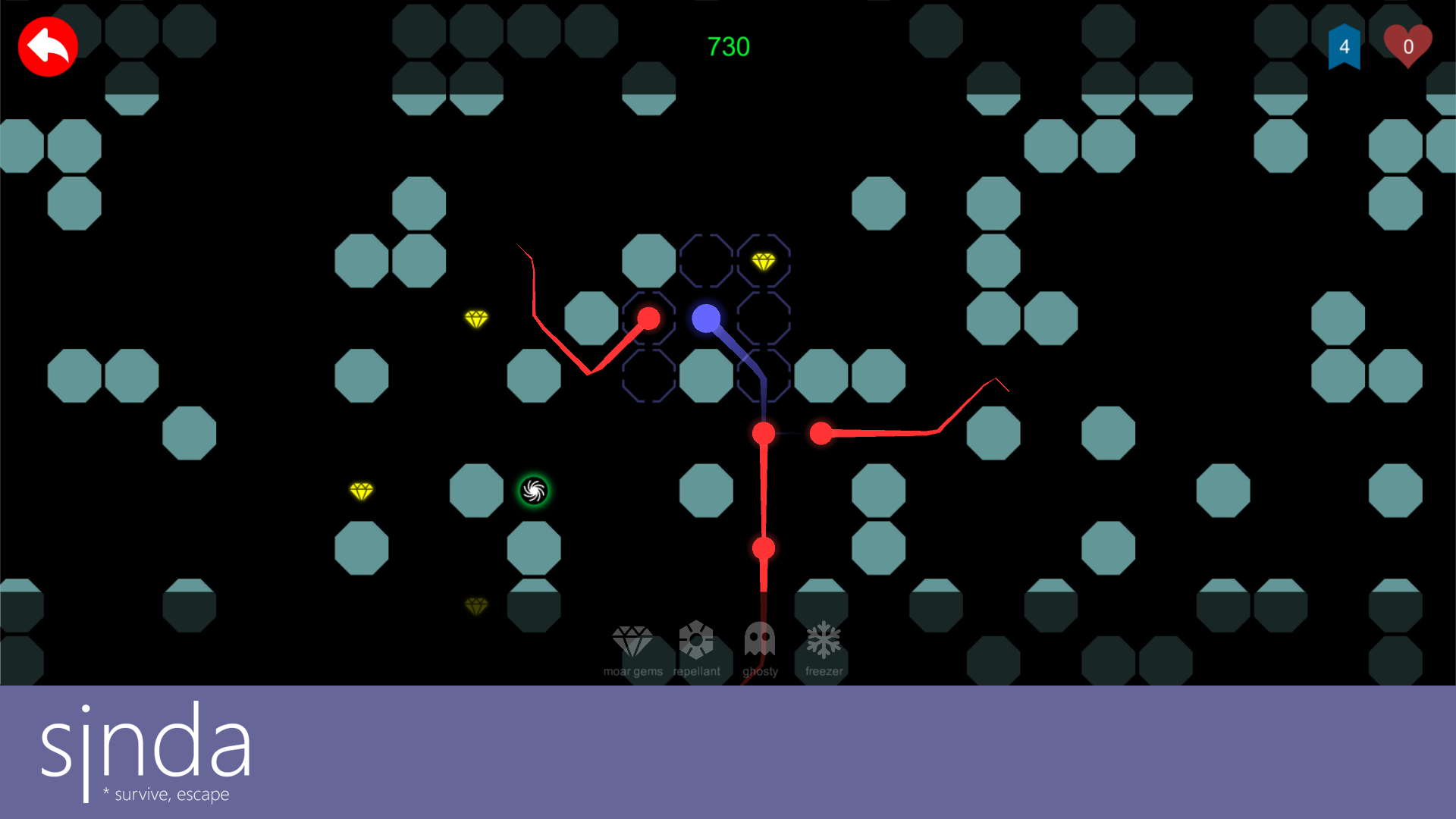Pick the gem left of the red enemy trail
1456x819 pixels.
476,319
